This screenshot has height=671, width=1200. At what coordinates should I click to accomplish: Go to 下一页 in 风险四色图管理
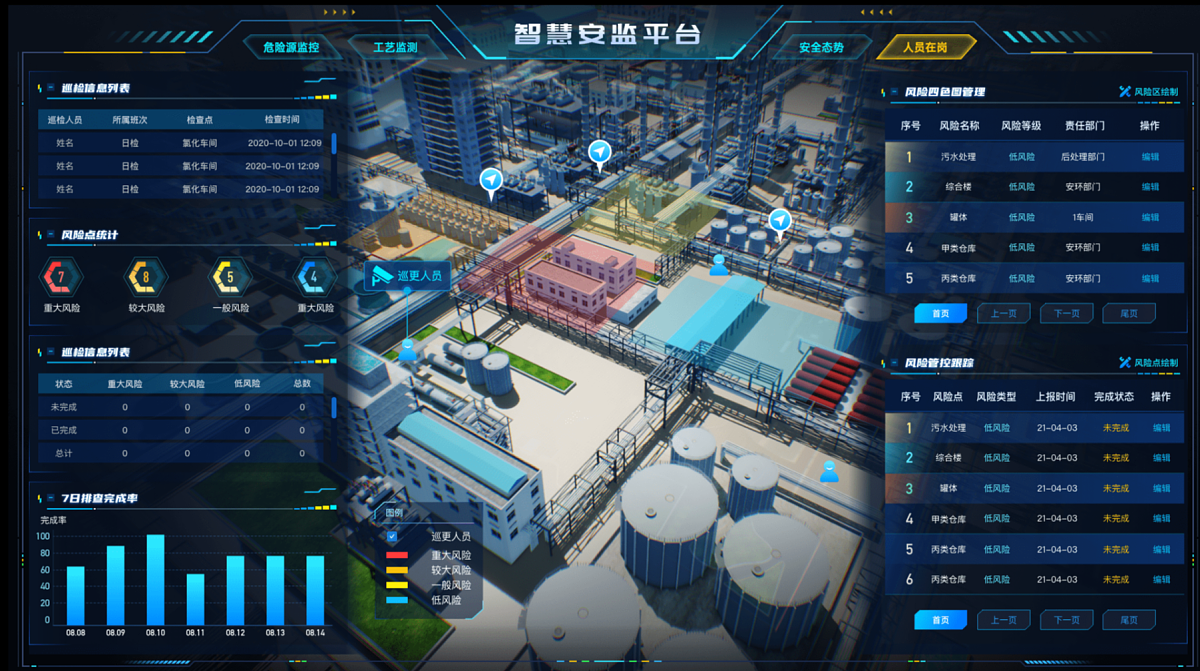coord(1066,314)
